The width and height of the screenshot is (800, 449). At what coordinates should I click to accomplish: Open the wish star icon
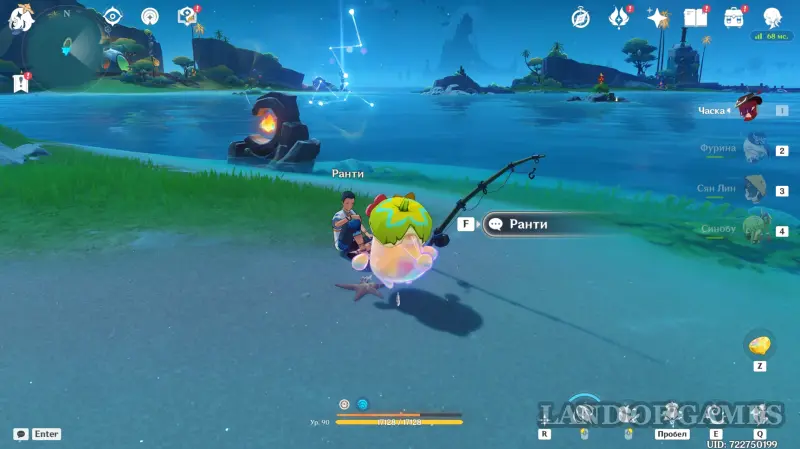pos(657,17)
